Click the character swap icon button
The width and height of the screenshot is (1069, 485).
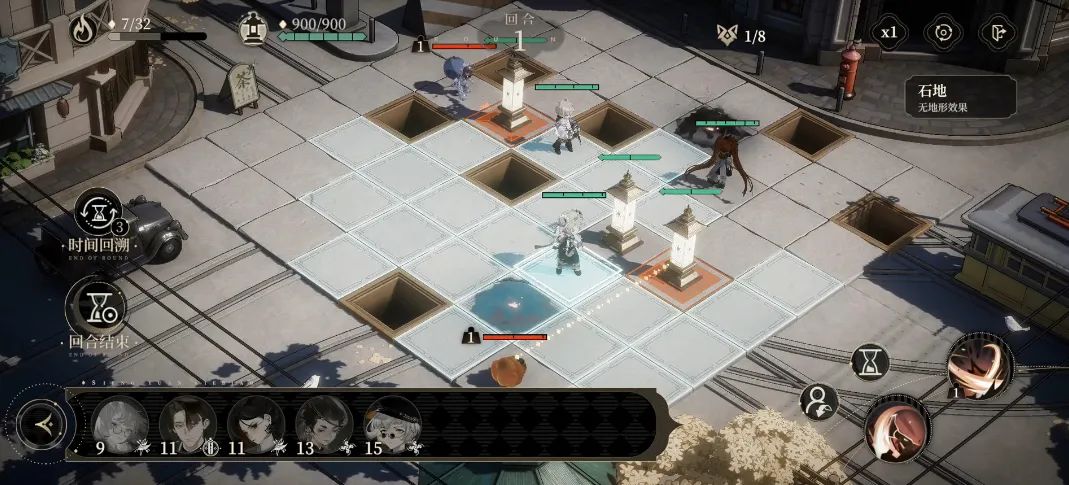click(819, 402)
